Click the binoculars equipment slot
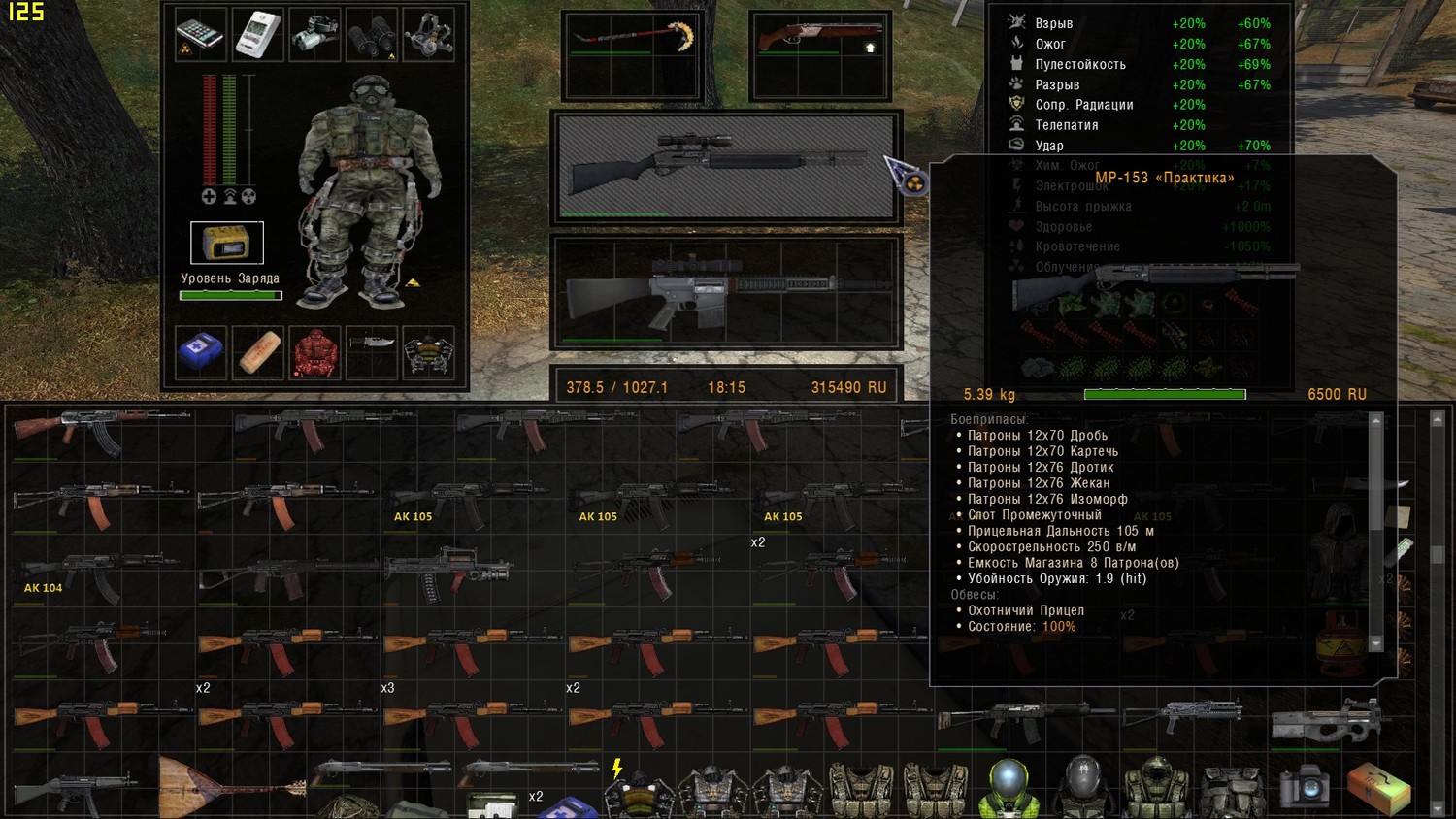Viewport: 1456px width, 819px height. pos(372,34)
